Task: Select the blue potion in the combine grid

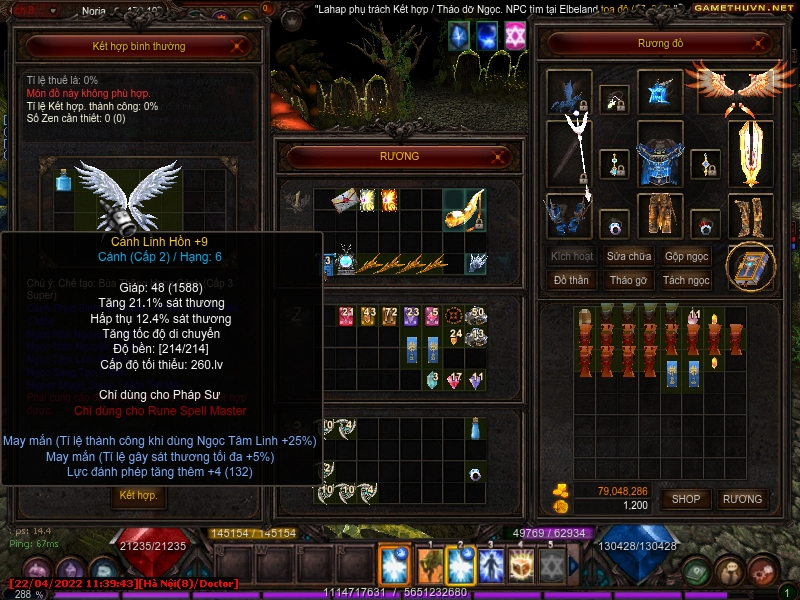Action: coord(62,180)
